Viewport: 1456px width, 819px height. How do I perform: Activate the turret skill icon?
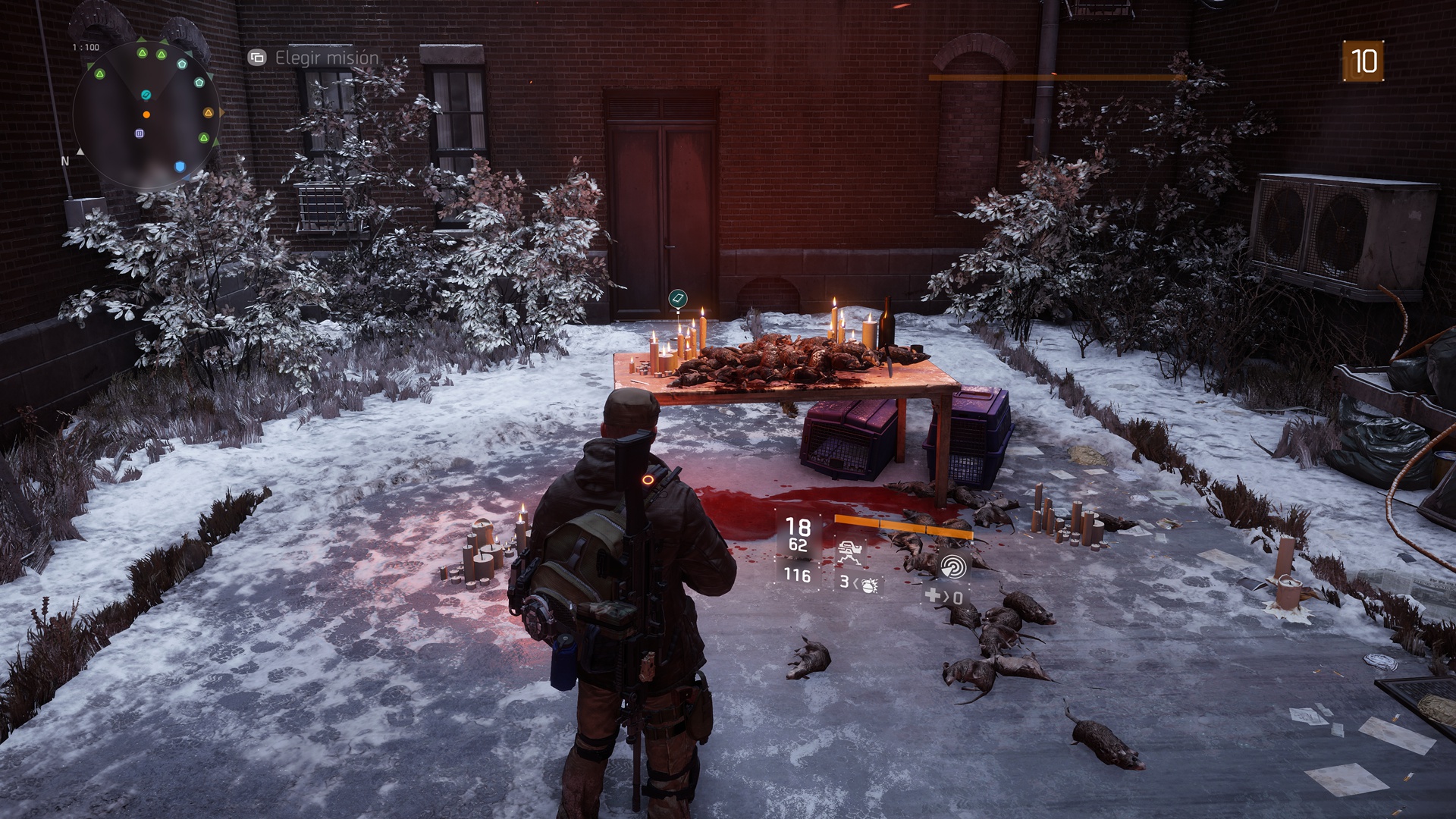click(850, 552)
